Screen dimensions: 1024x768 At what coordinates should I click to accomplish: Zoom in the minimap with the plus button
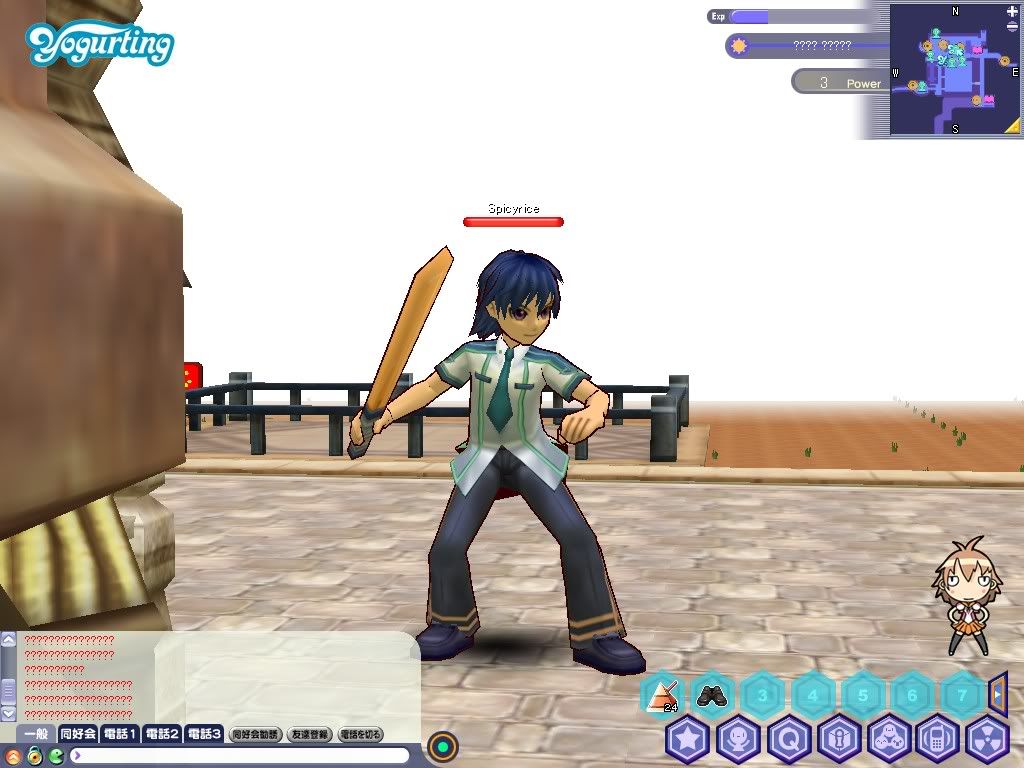[1012, 10]
